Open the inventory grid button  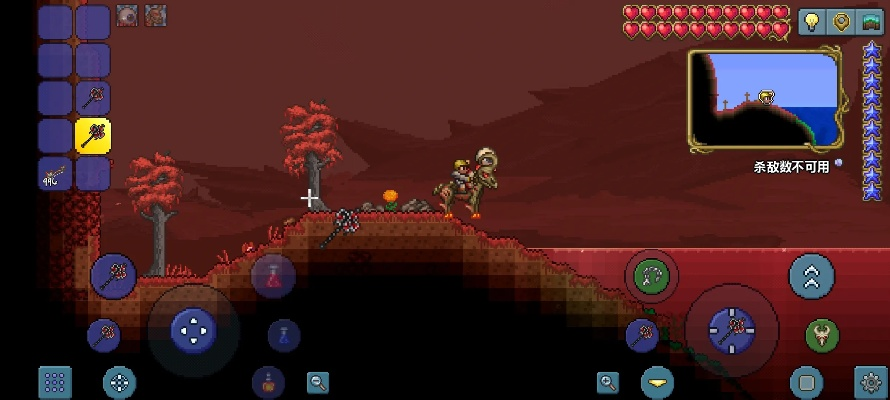click(55, 381)
